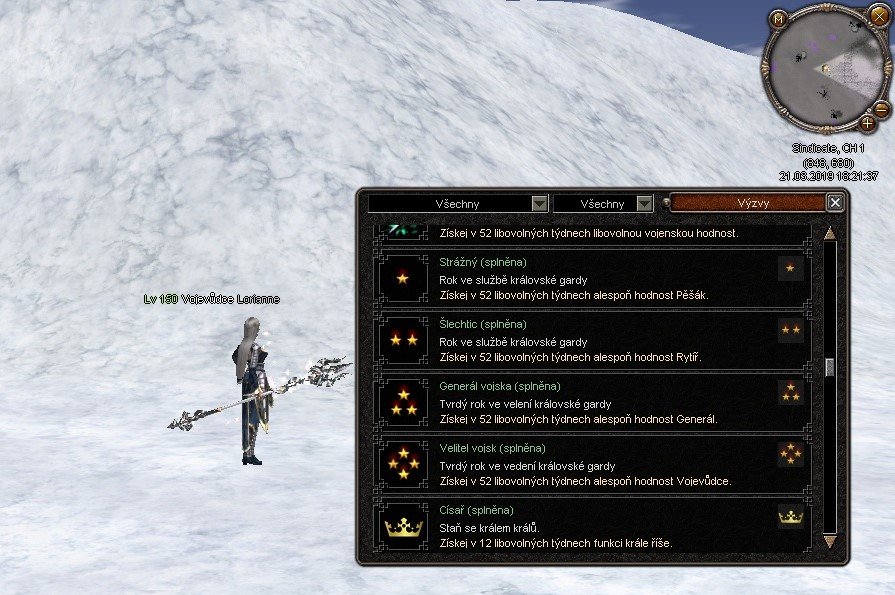Click the challenge list scroll-down arrow
Screen dimensions: 895x595
(829, 541)
